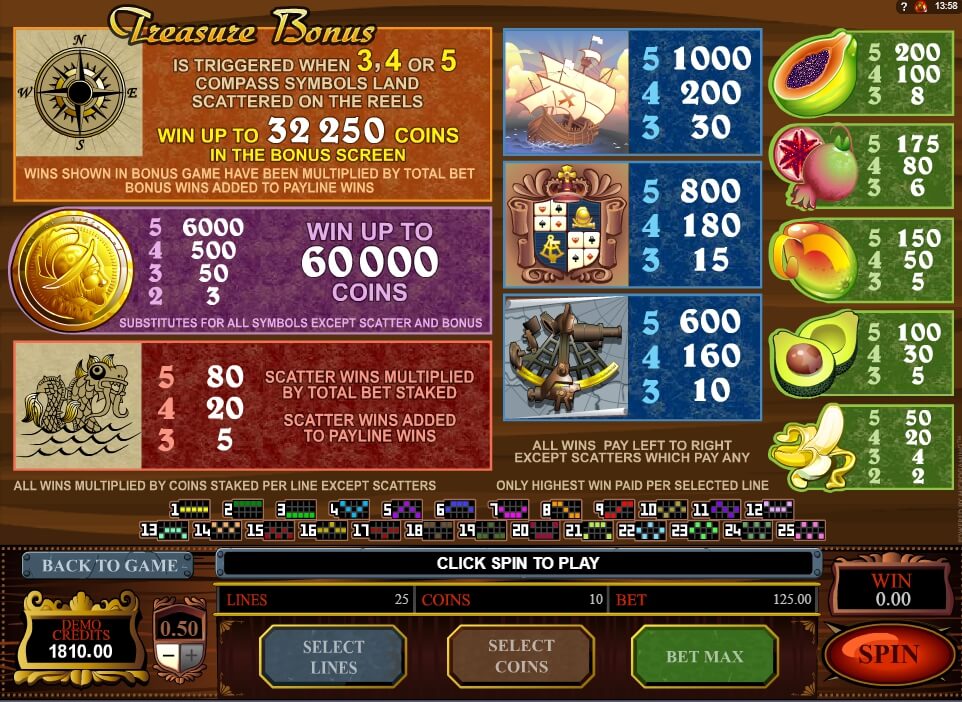
Task: Choose the Select Coins button
Action: pyautogui.click(x=520, y=656)
